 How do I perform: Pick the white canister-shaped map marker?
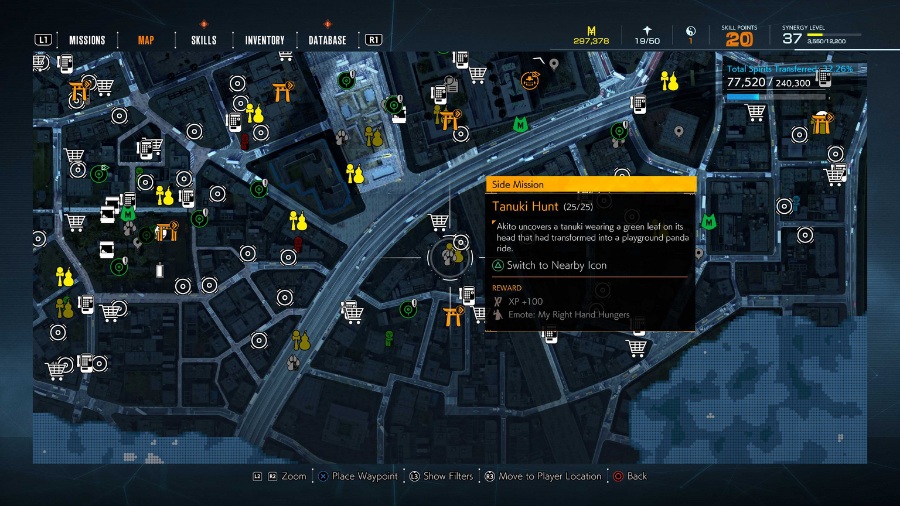(x=159, y=269)
